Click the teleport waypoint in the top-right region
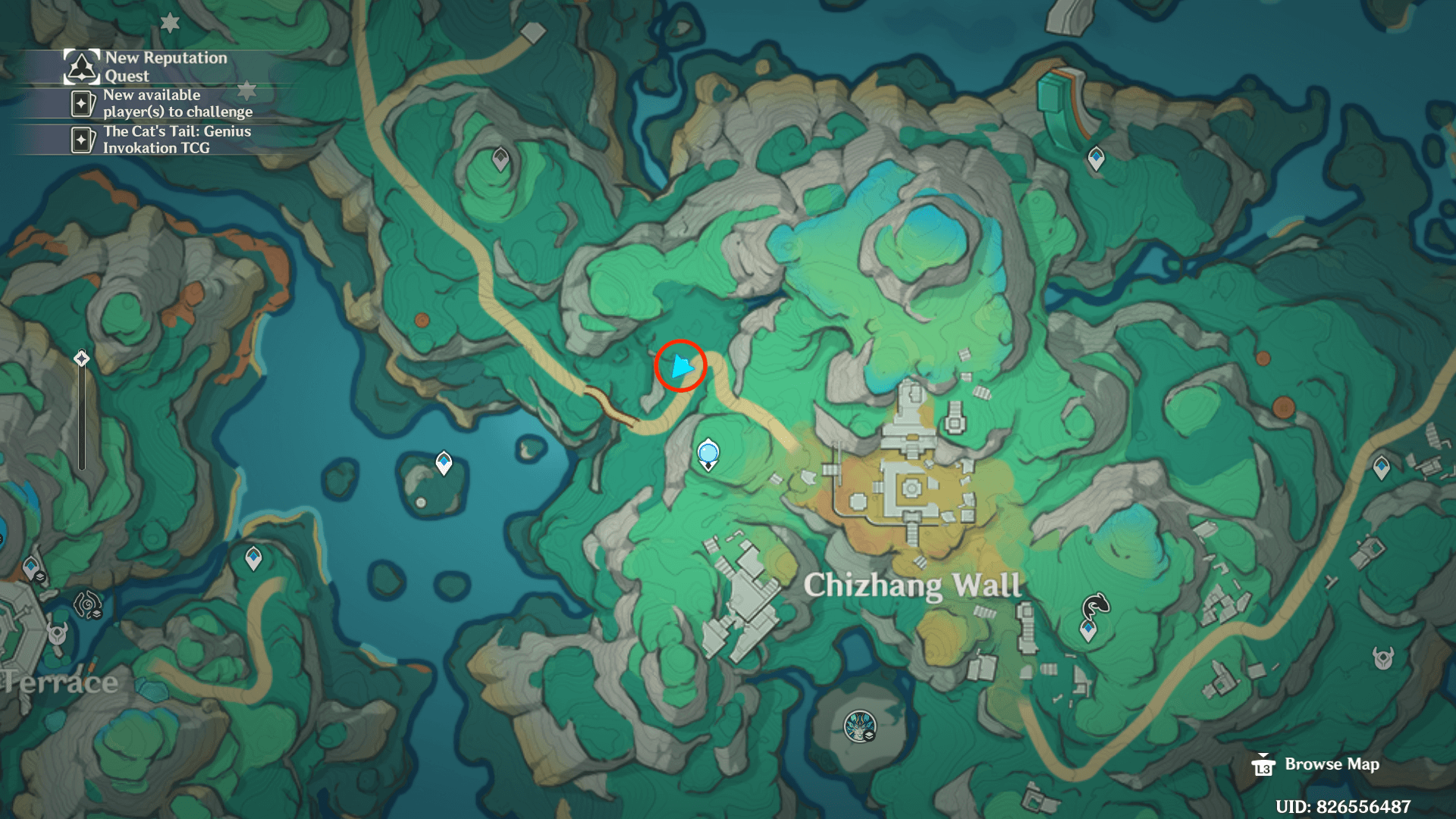Image resolution: width=1456 pixels, height=819 pixels. click(1095, 158)
